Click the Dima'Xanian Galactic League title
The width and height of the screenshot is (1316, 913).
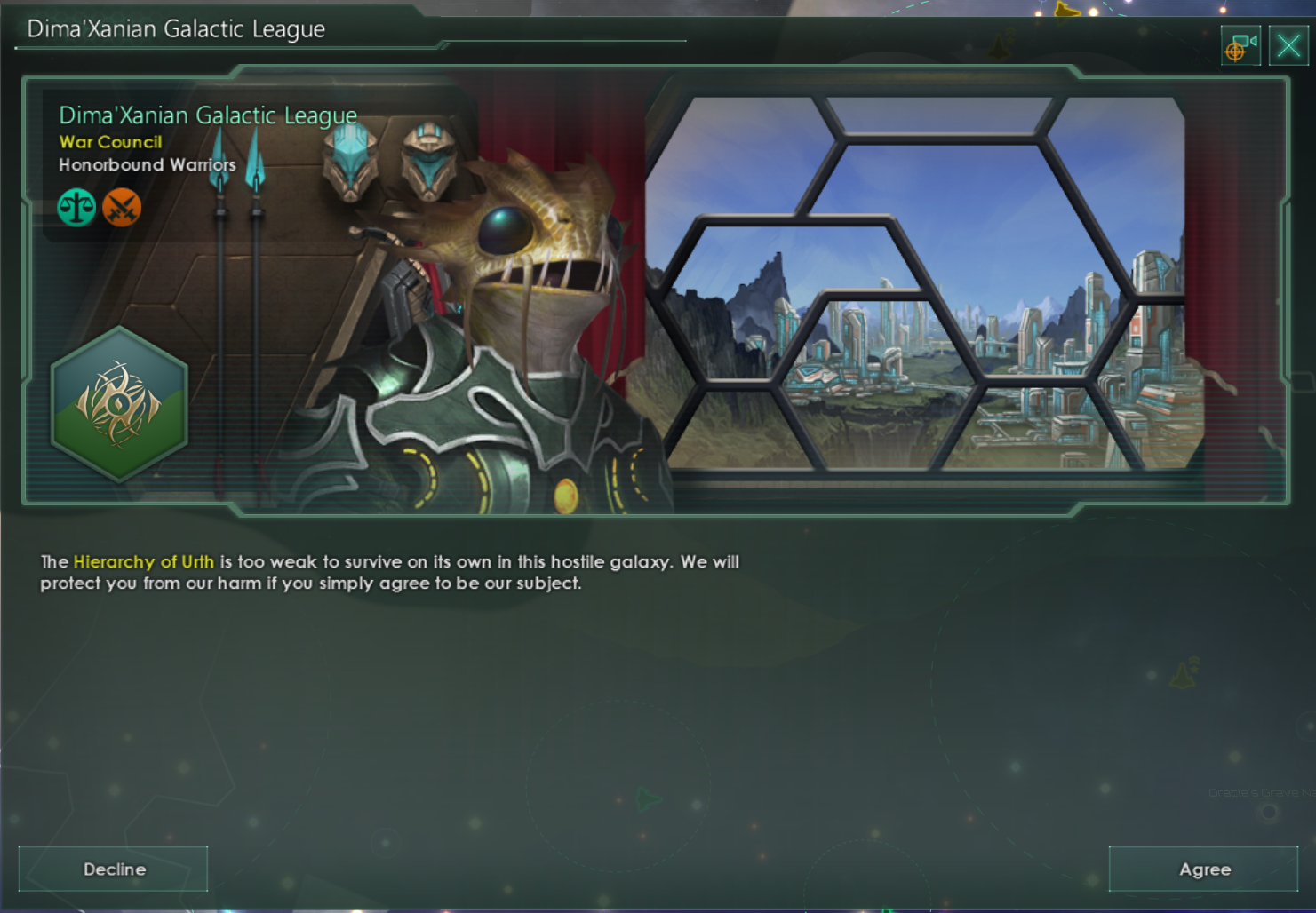click(208, 115)
